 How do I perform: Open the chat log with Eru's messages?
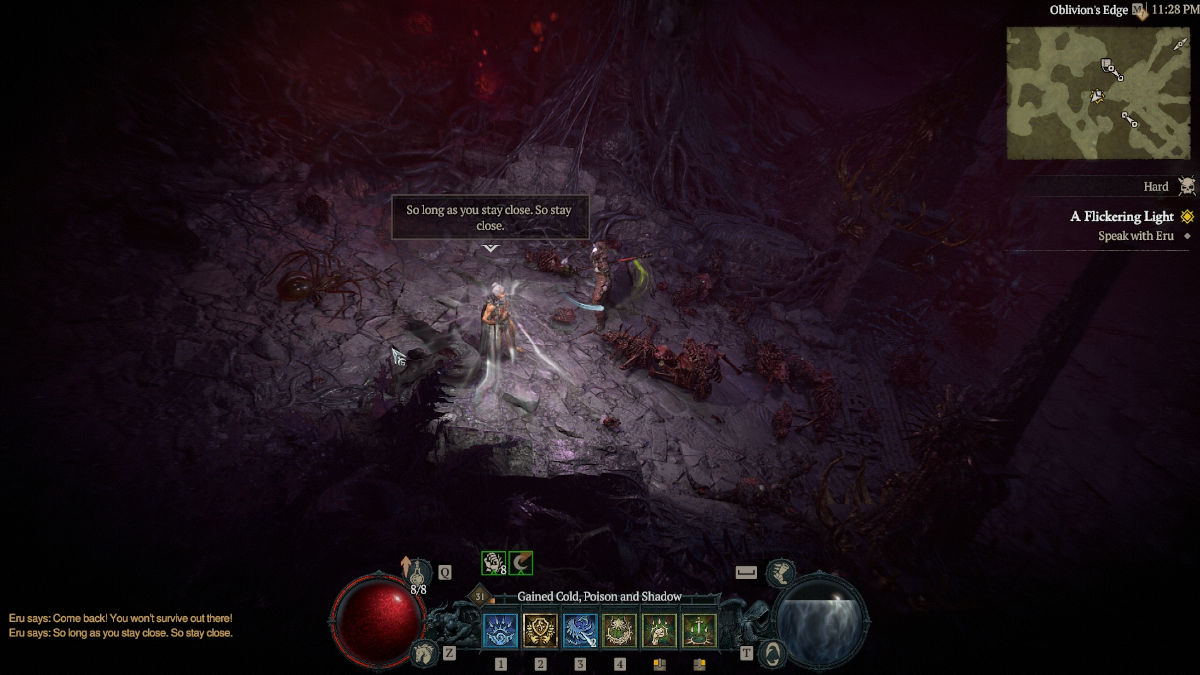click(x=120, y=626)
